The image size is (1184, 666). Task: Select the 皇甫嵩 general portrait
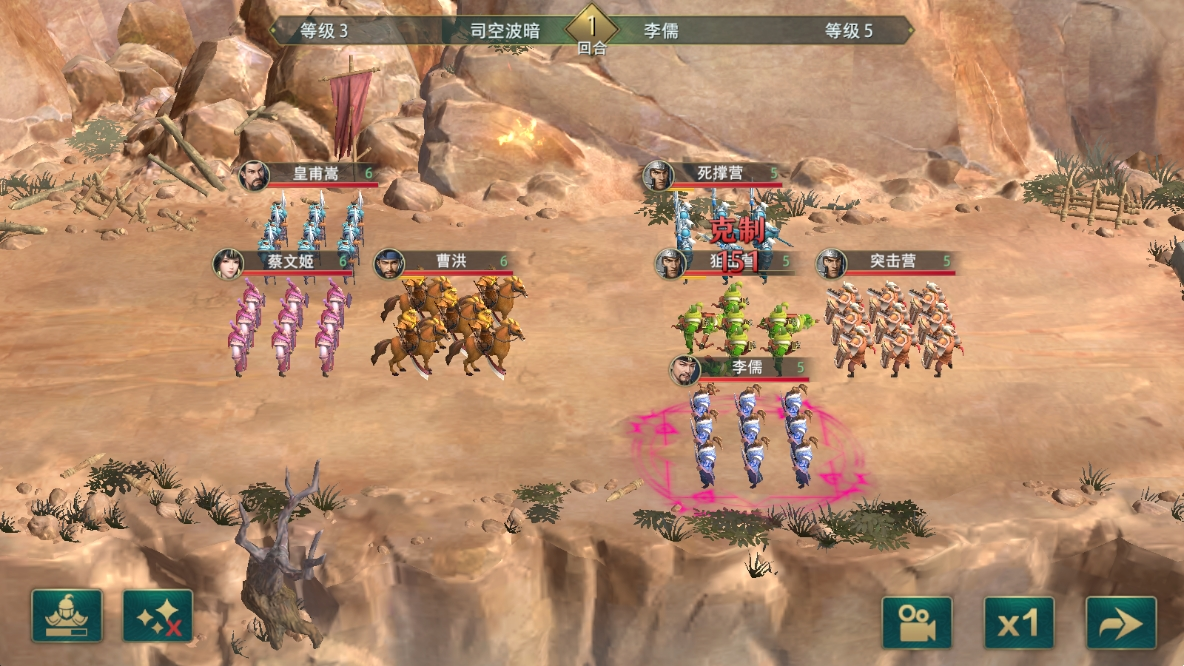[254, 175]
